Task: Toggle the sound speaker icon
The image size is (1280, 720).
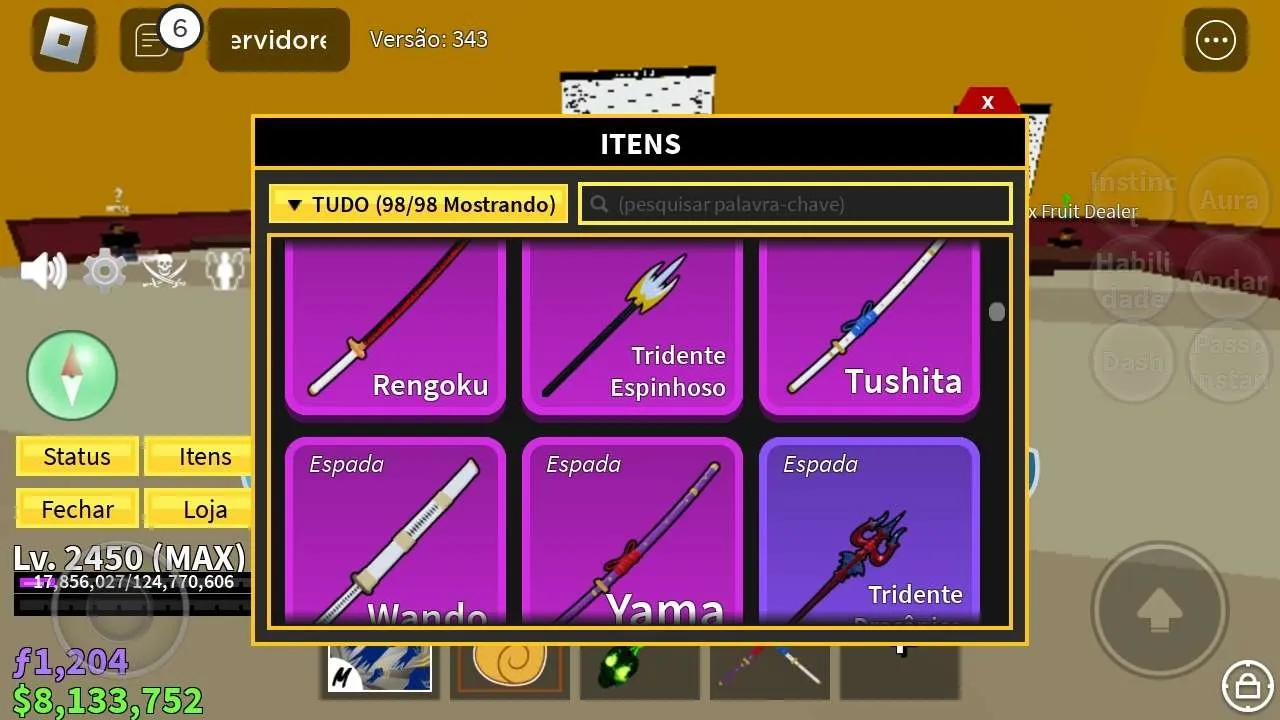Action: tap(44, 271)
